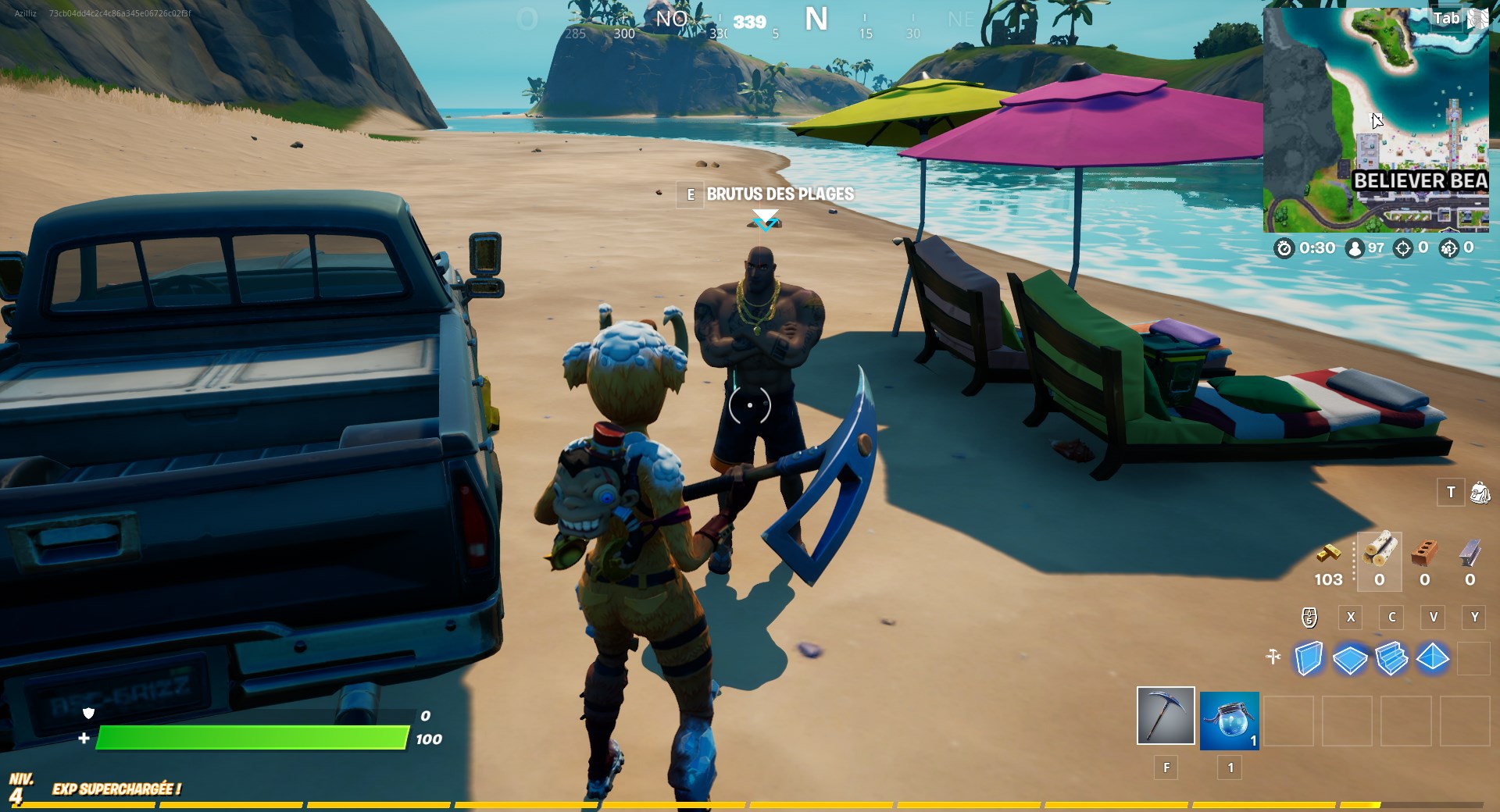The width and height of the screenshot is (1500, 812).
Task: Open the map via the Tab indicator
Action: (1446, 18)
